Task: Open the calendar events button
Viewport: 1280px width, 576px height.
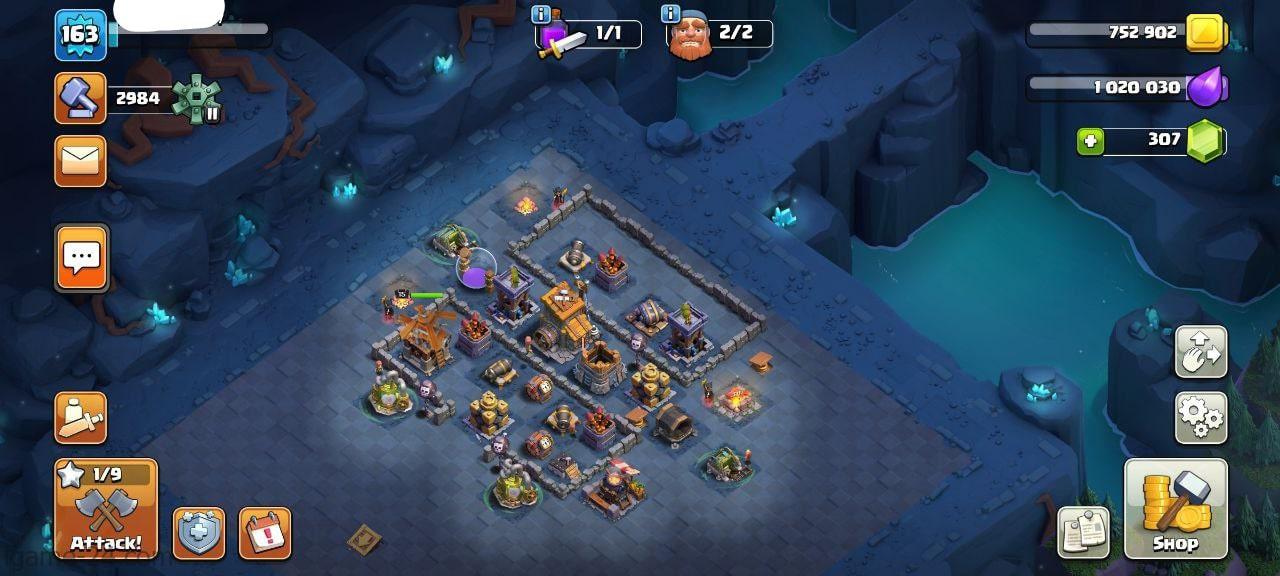Action: coord(265,533)
